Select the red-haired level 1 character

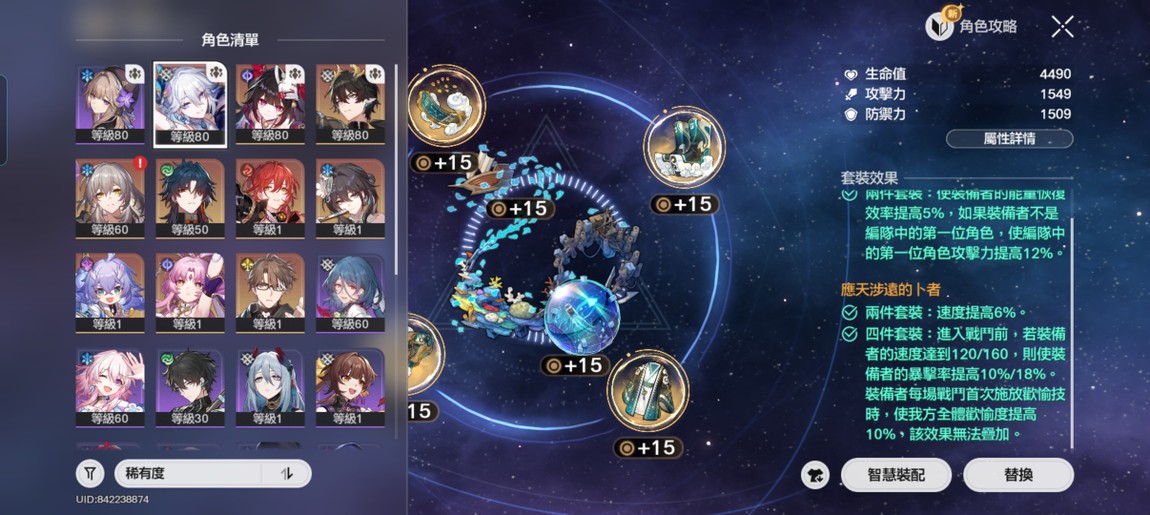(270, 197)
